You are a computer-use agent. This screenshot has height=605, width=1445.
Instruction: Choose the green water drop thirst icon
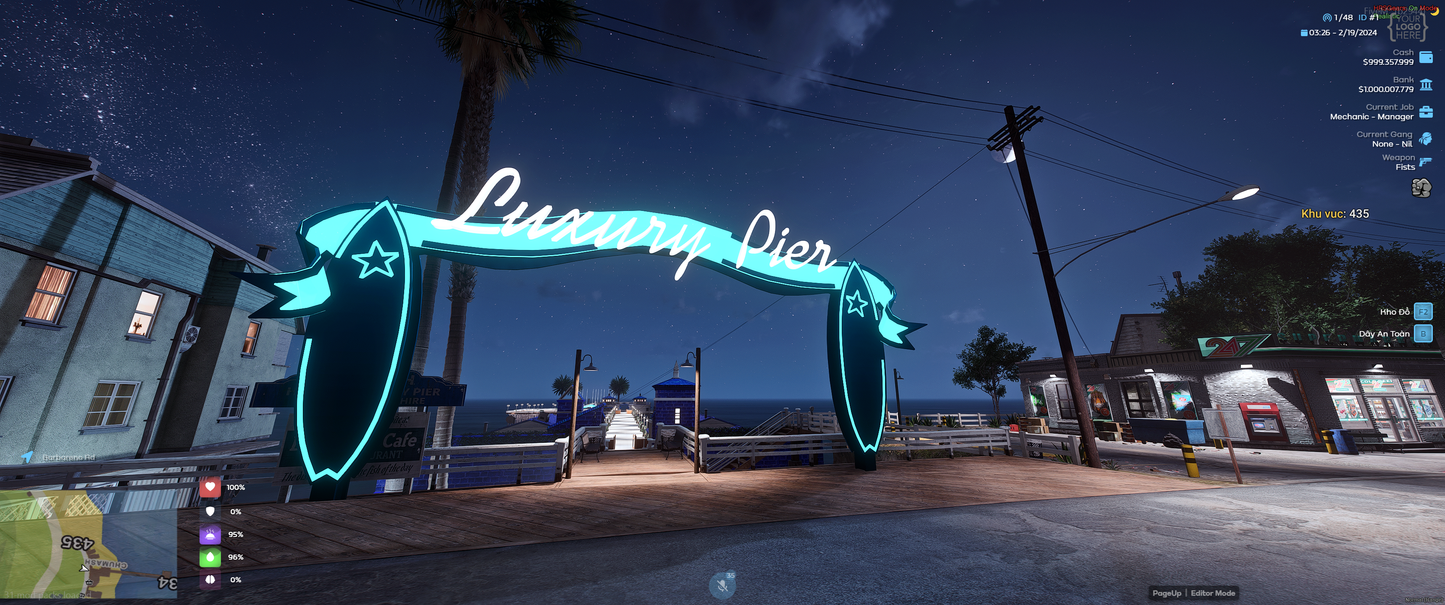pyautogui.click(x=210, y=557)
